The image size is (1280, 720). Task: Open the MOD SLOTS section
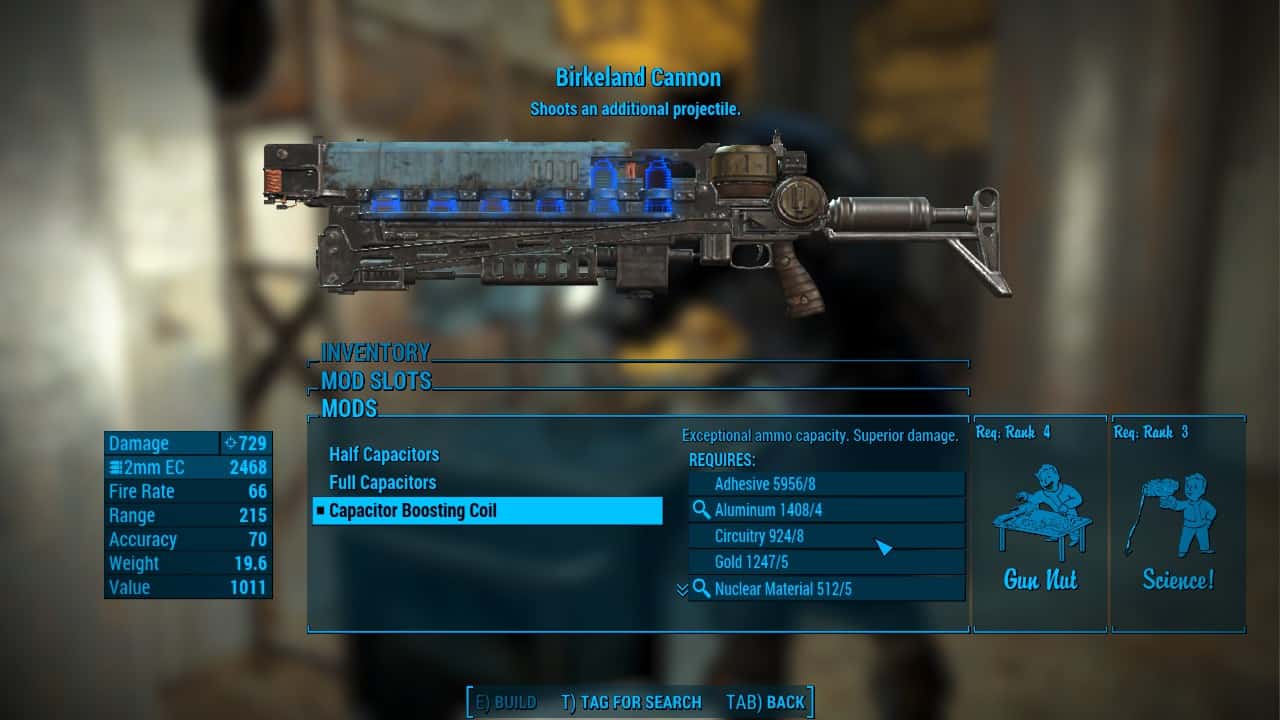[x=376, y=381]
